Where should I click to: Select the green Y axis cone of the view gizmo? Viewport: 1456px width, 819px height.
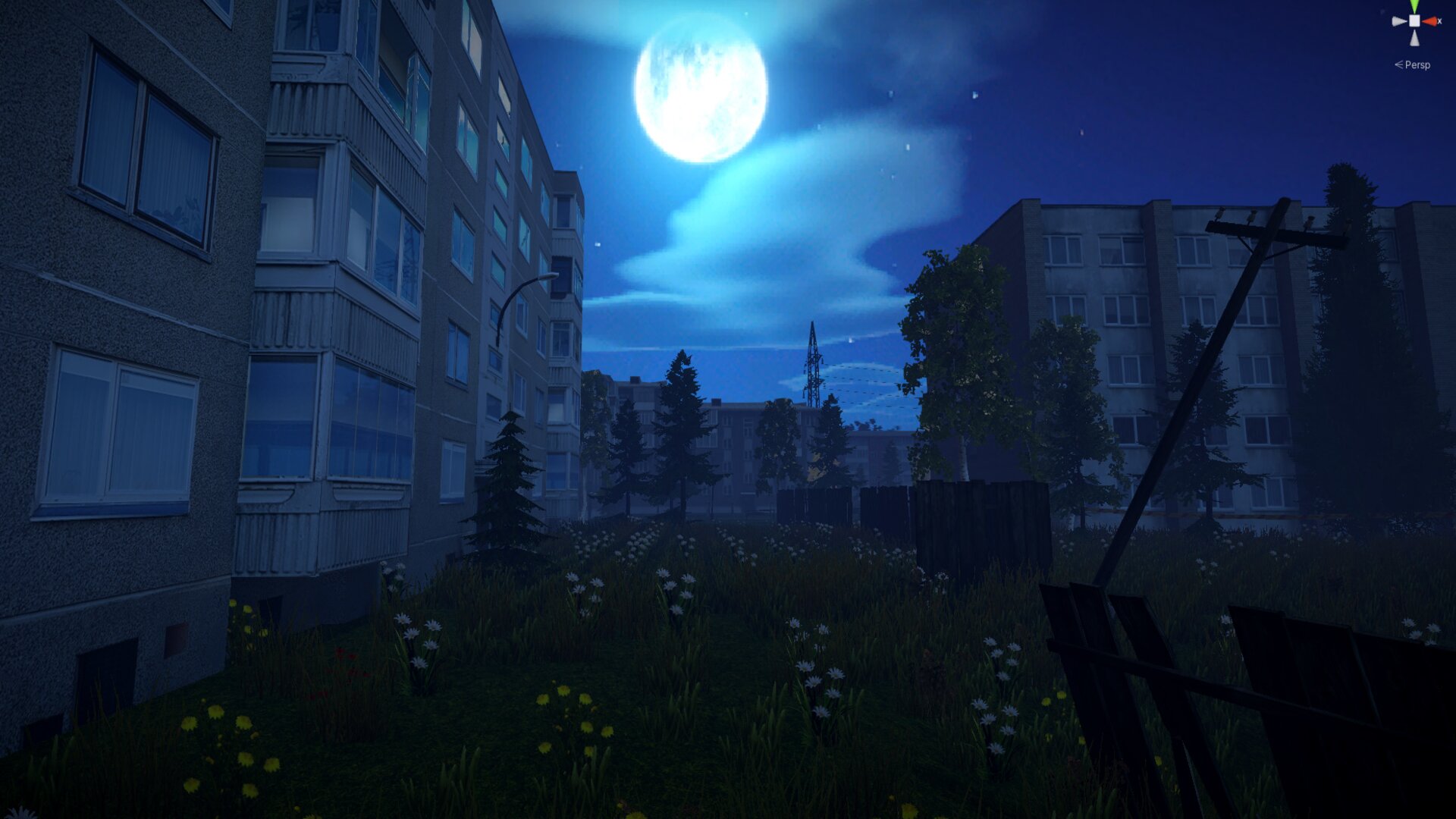[1414, 5]
